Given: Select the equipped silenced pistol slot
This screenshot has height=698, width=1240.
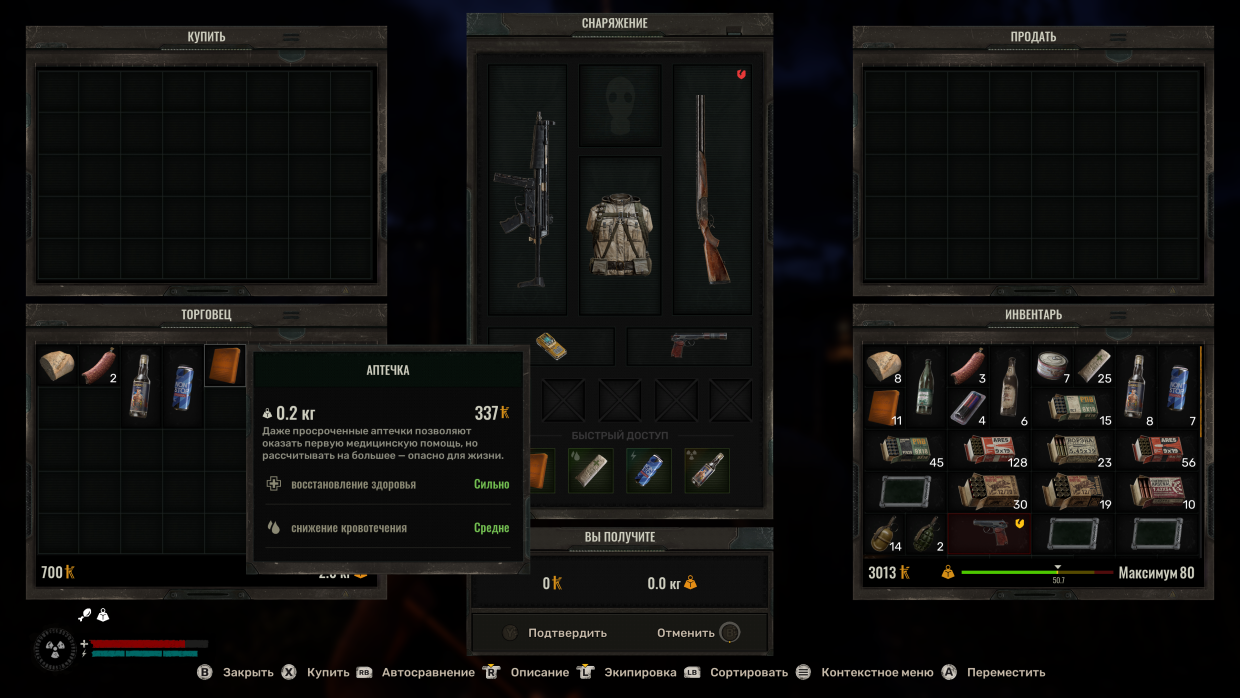Looking at the screenshot, I should 689,346.
